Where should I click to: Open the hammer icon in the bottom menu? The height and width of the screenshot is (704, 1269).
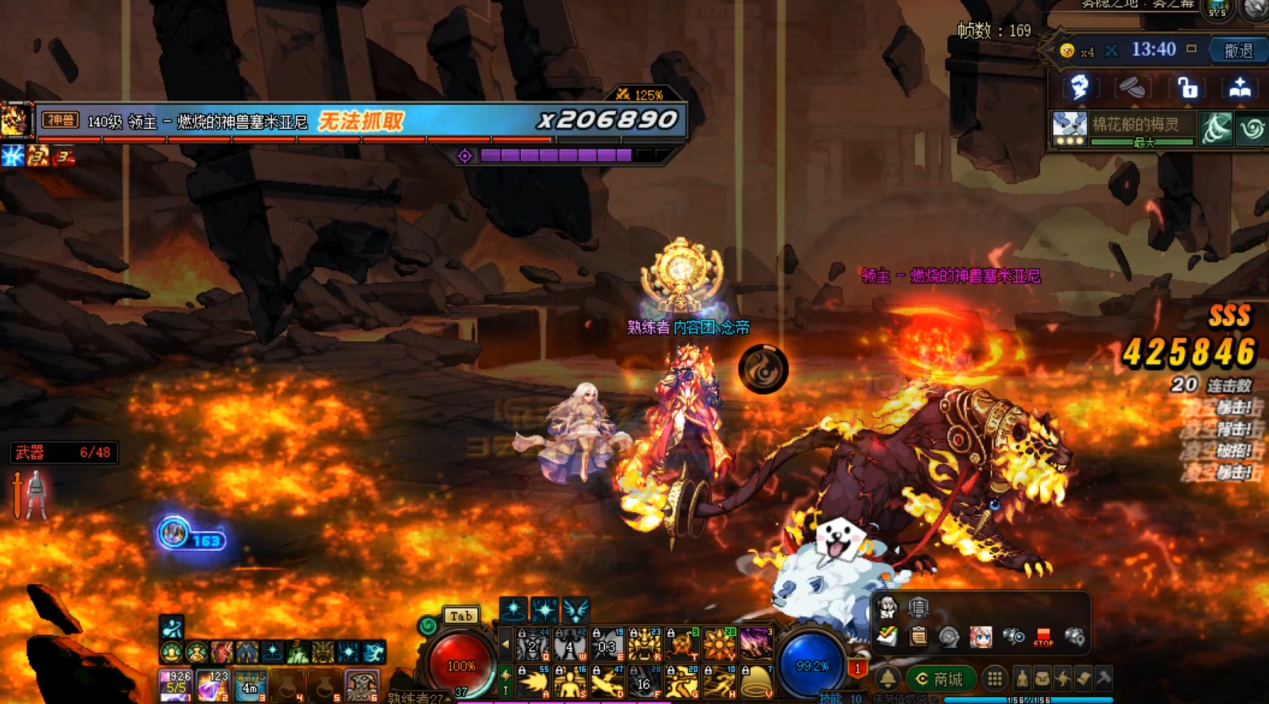[x=1103, y=678]
